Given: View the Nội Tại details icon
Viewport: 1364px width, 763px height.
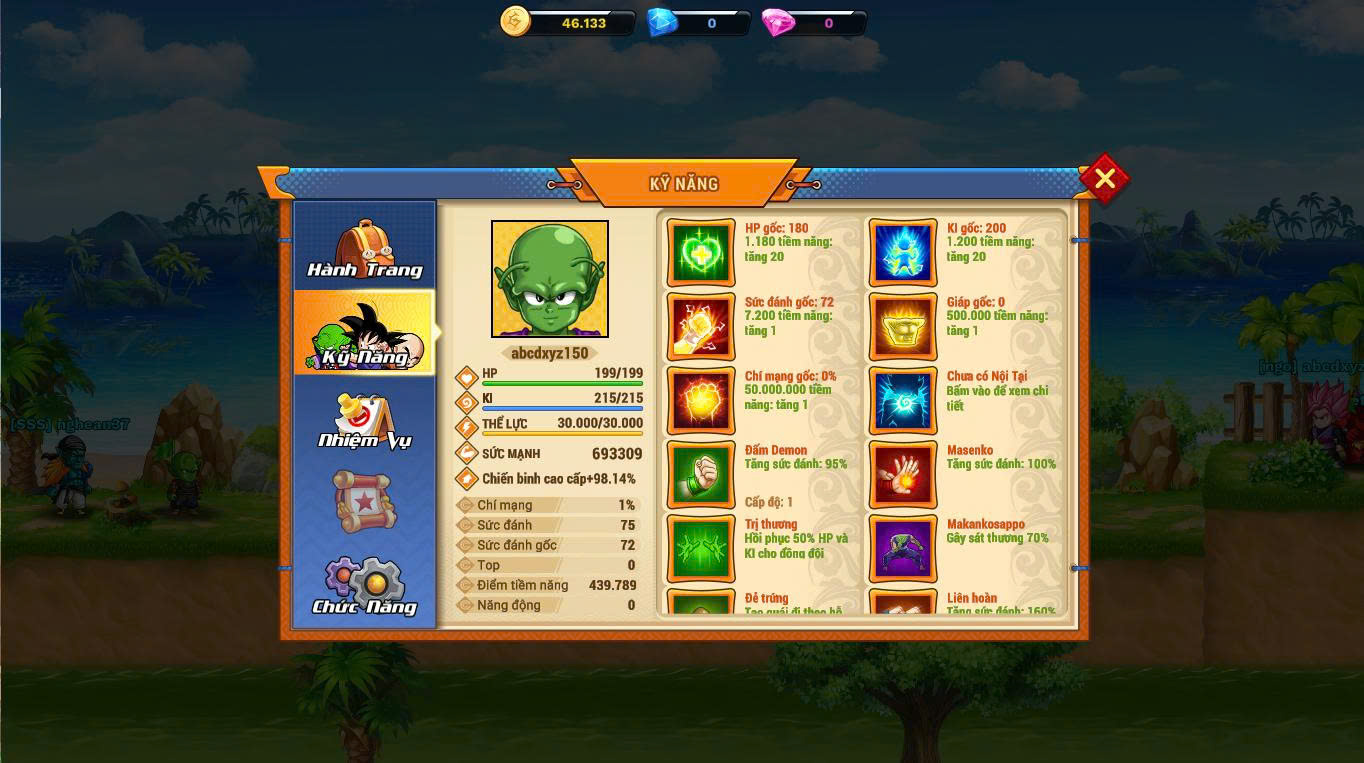Looking at the screenshot, I should (903, 401).
